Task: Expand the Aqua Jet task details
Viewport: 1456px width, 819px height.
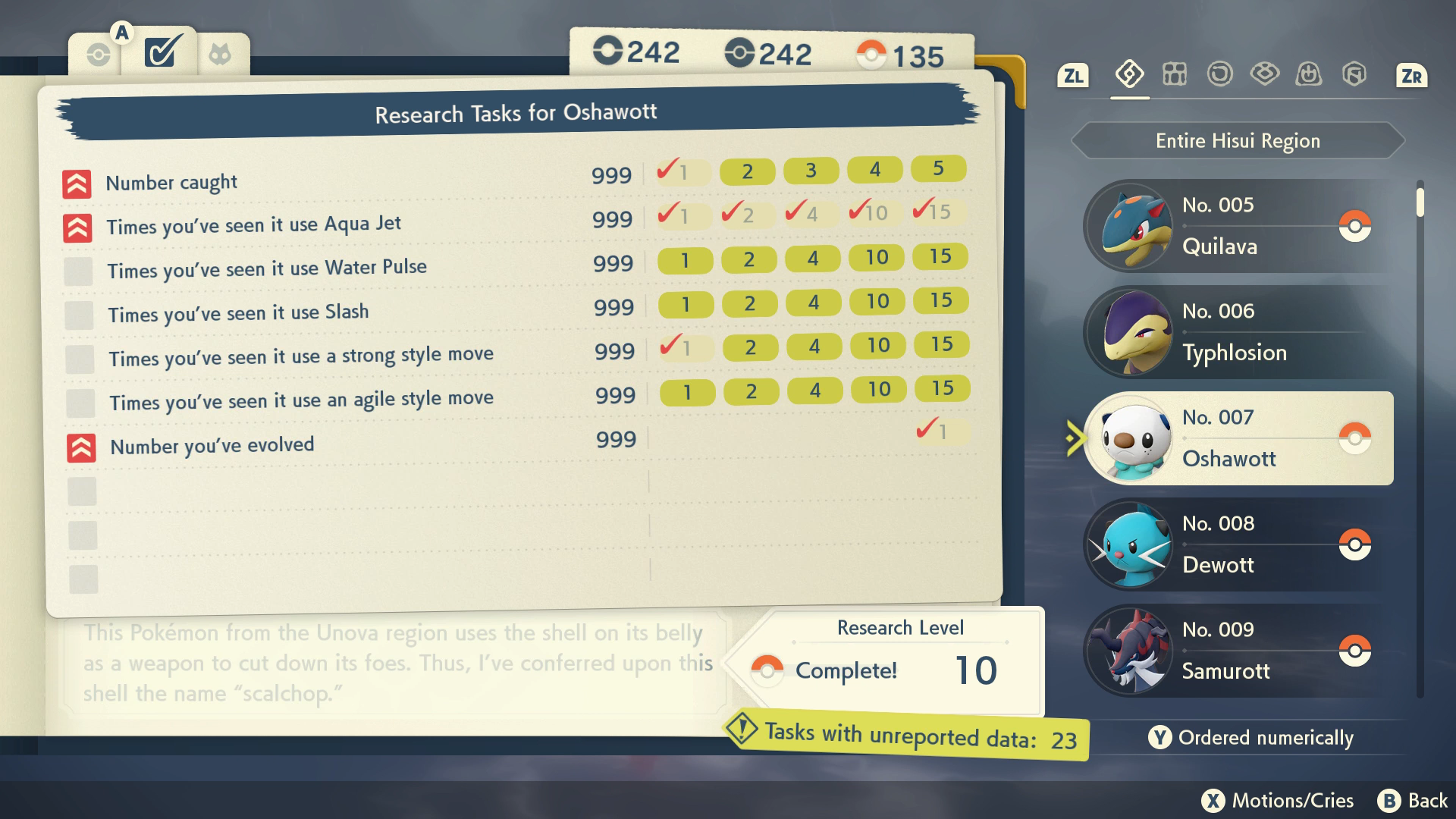Action: pos(78,224)
